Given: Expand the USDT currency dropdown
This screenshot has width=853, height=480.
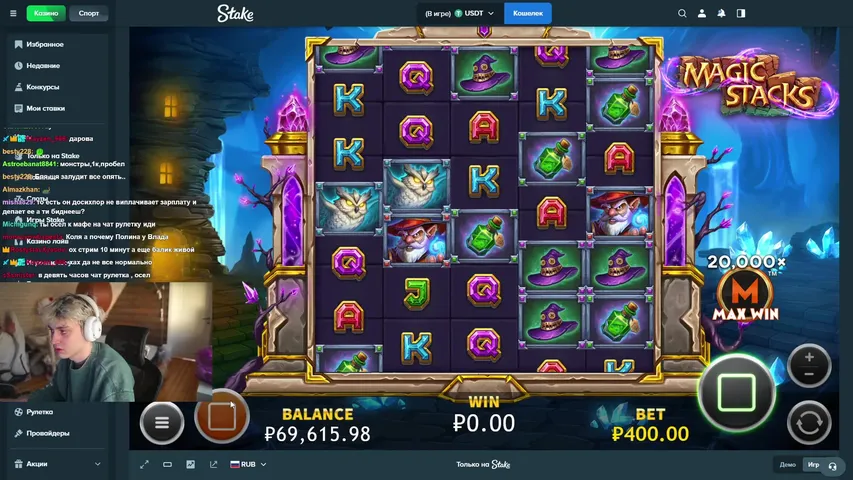Looking at the screenshot, I should (x=490, y=13).
